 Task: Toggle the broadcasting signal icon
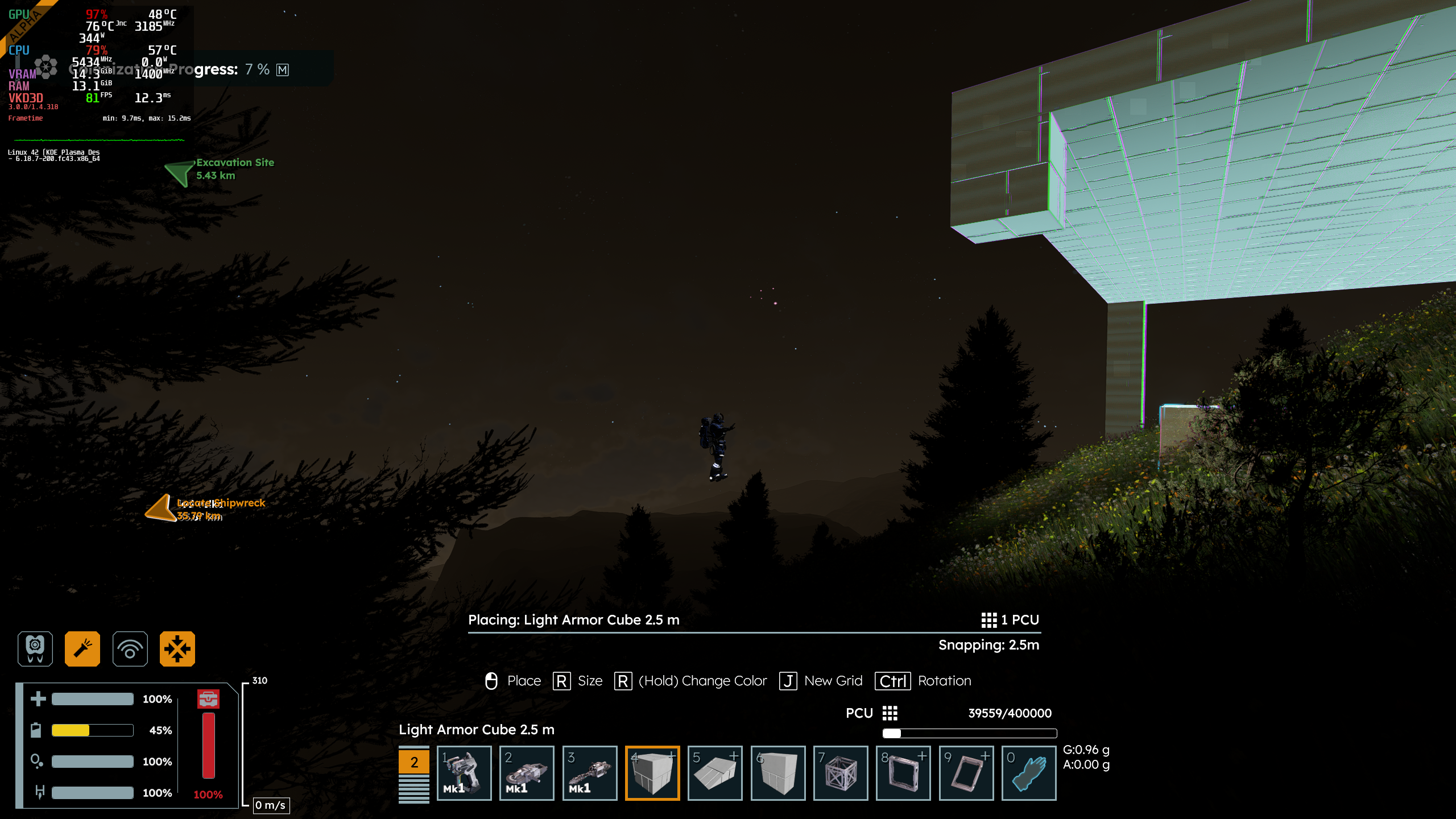coord(130,648)
